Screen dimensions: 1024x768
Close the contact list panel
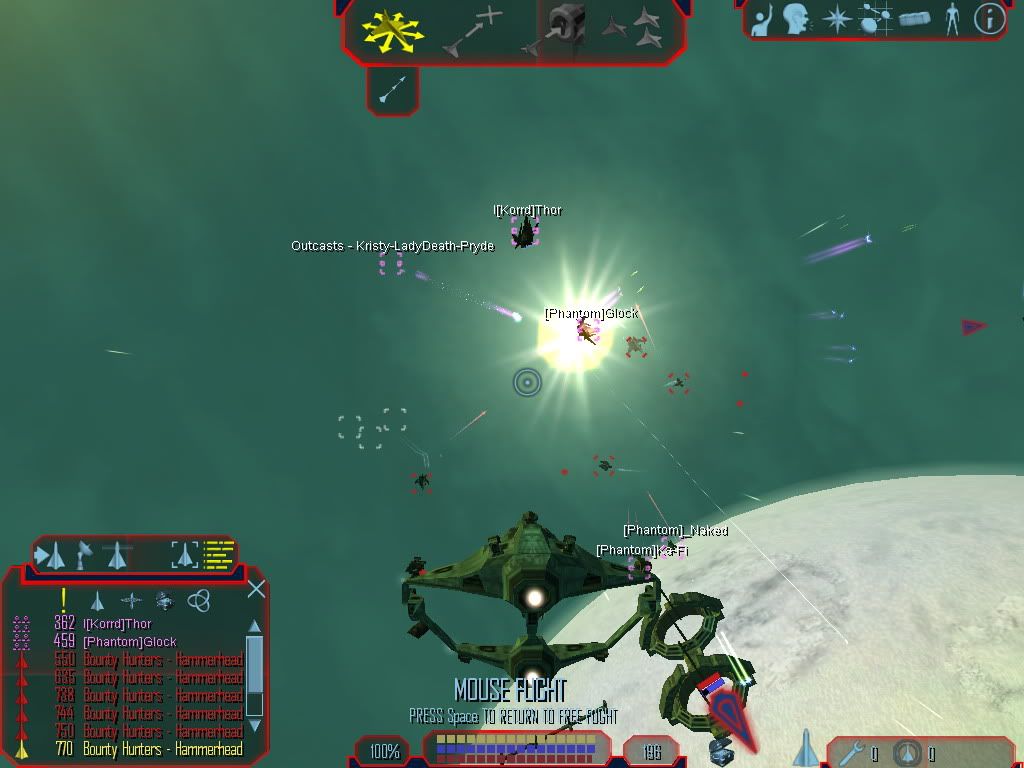[256, 589]
